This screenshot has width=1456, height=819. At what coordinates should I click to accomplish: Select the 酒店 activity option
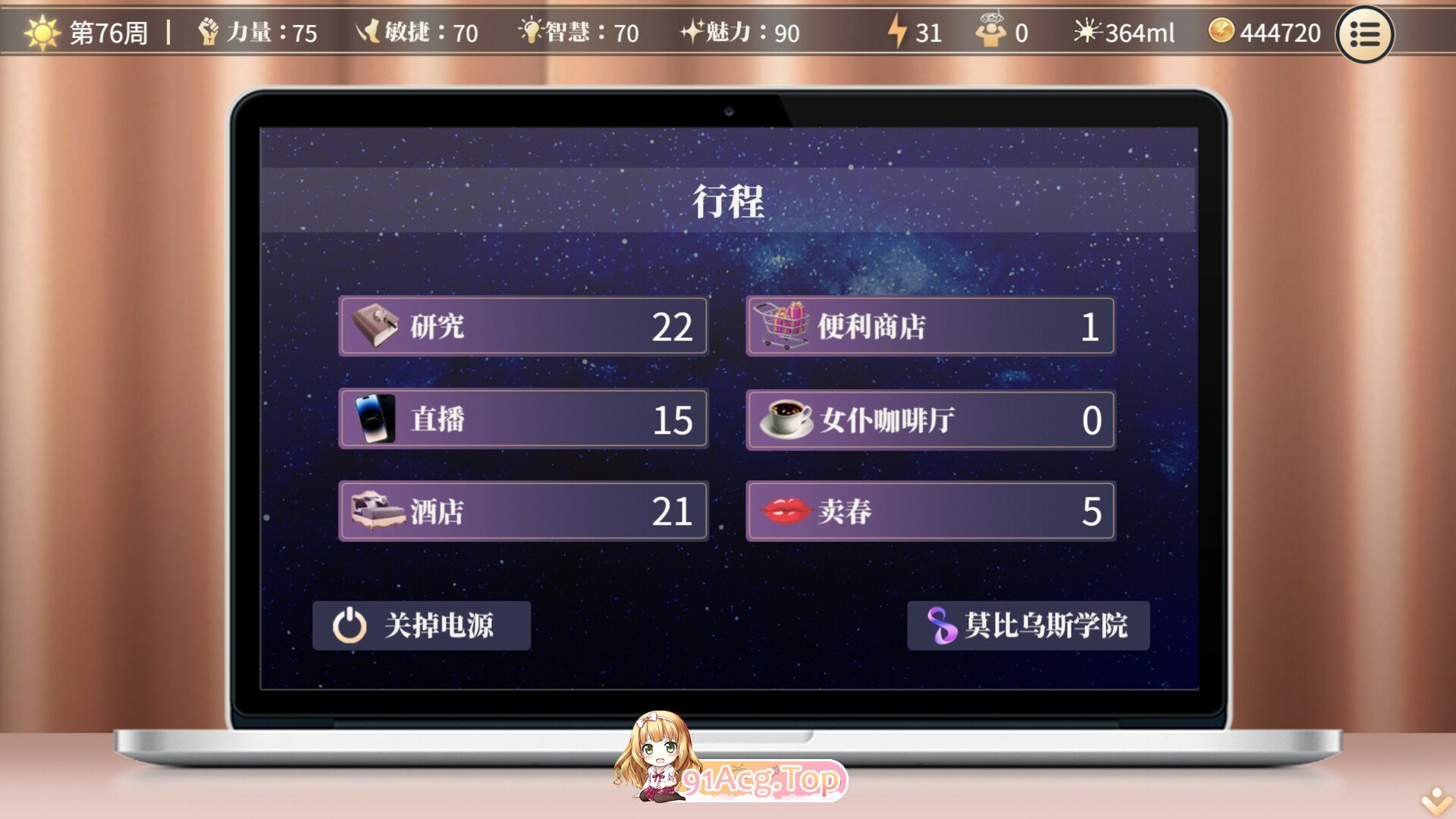click(x=523, y=512)
